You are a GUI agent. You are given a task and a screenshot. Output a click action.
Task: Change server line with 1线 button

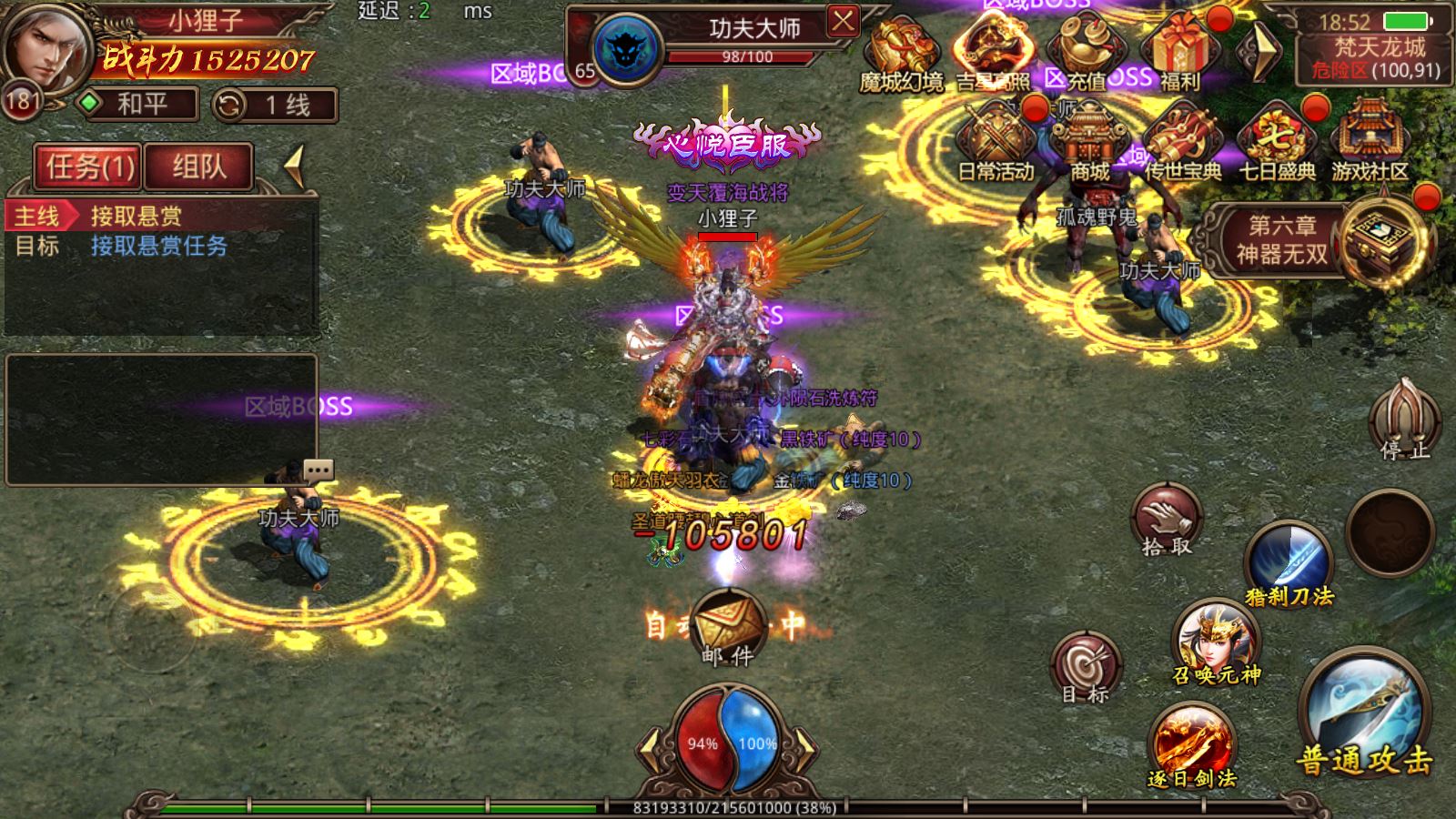tap(275, 106)
